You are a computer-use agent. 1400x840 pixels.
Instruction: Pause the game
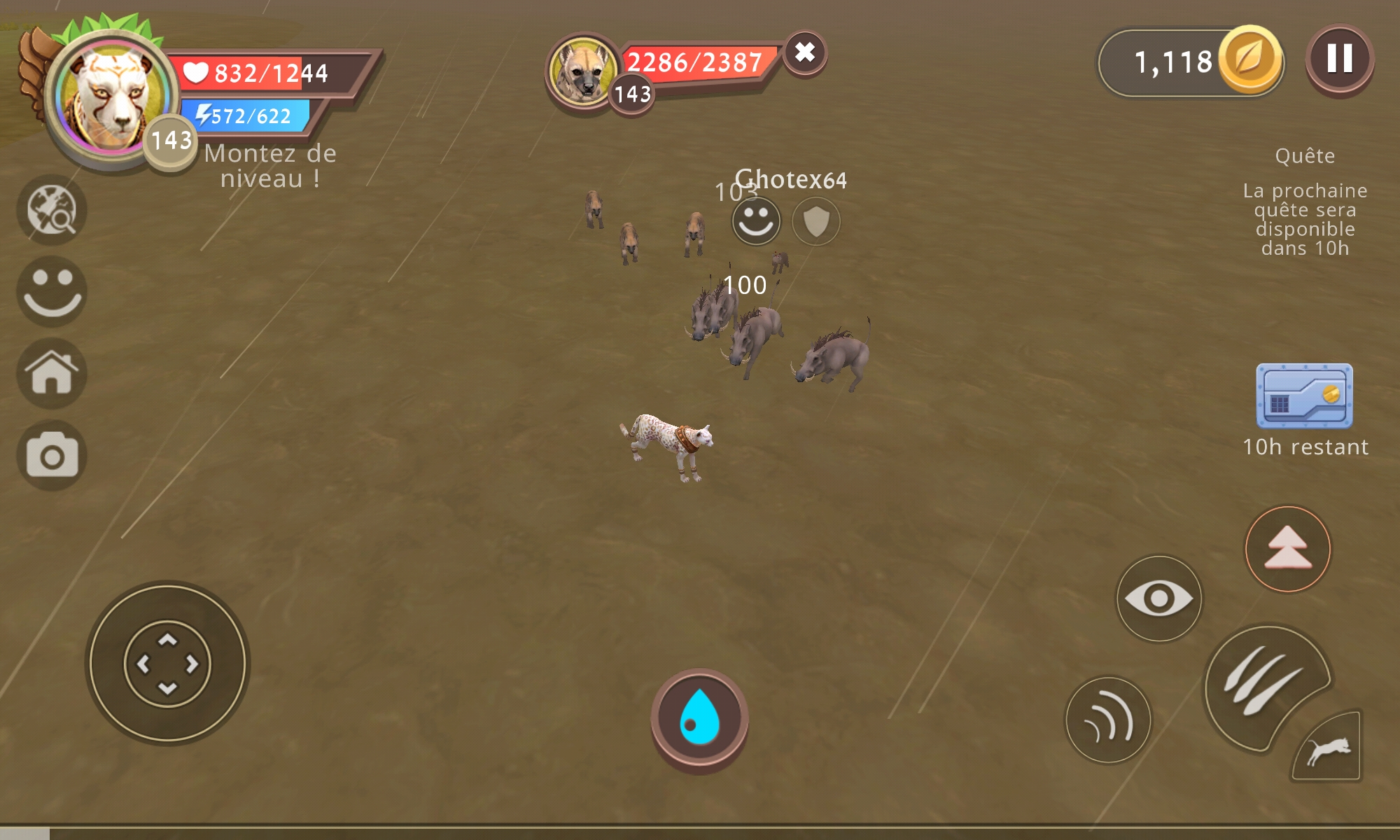coord(1339,59)
